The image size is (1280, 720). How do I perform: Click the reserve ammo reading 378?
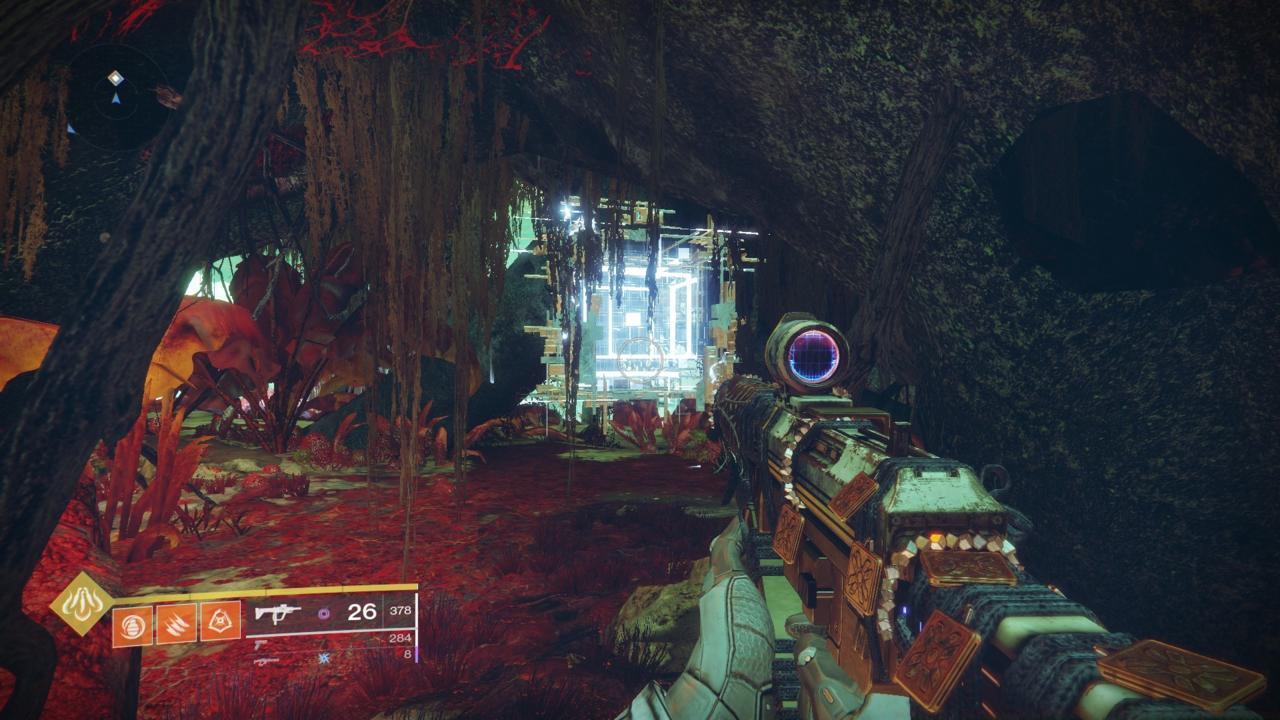(400, 610)
